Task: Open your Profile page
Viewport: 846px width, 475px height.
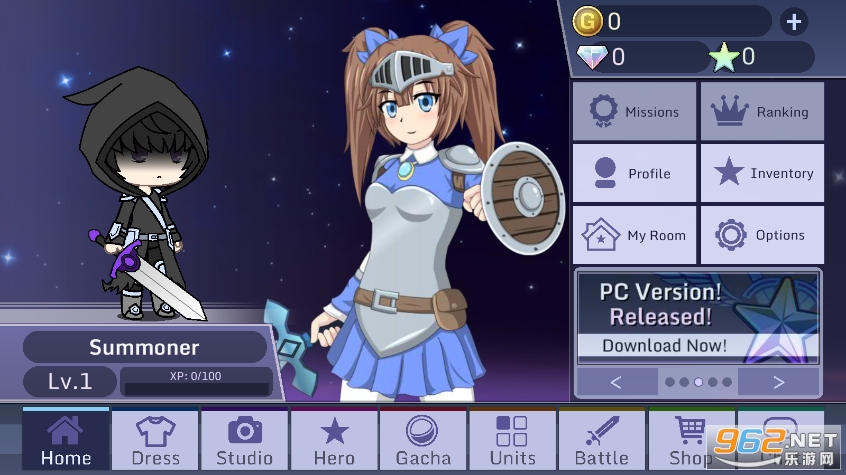Action: [634, 173]
